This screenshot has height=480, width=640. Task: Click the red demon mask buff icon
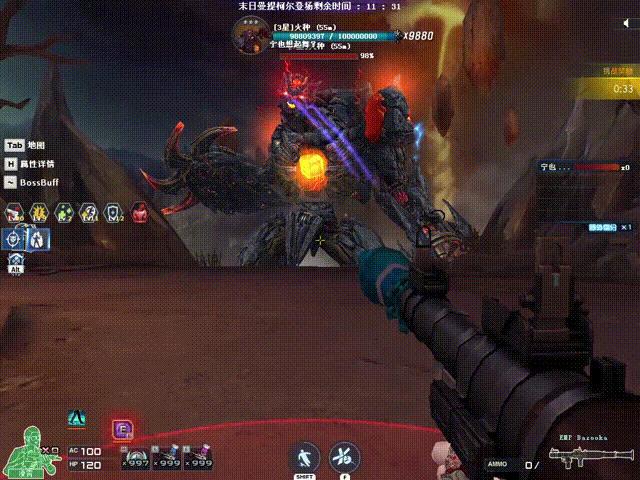pos(138,212)
